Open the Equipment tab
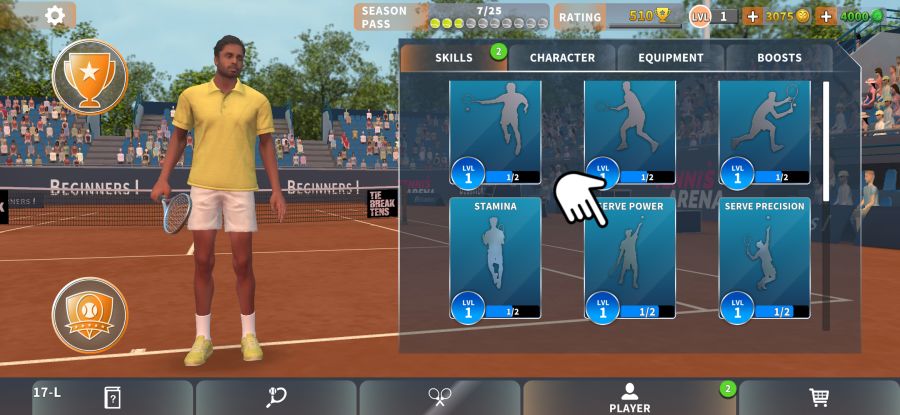The height and width of the screenshot is (415, 900). coord(671,58)
